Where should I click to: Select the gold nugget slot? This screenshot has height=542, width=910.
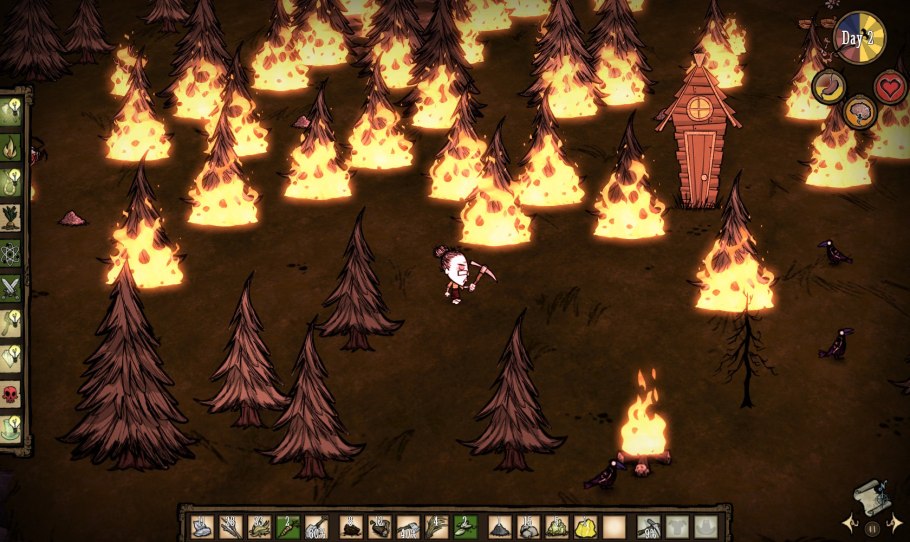586,527
